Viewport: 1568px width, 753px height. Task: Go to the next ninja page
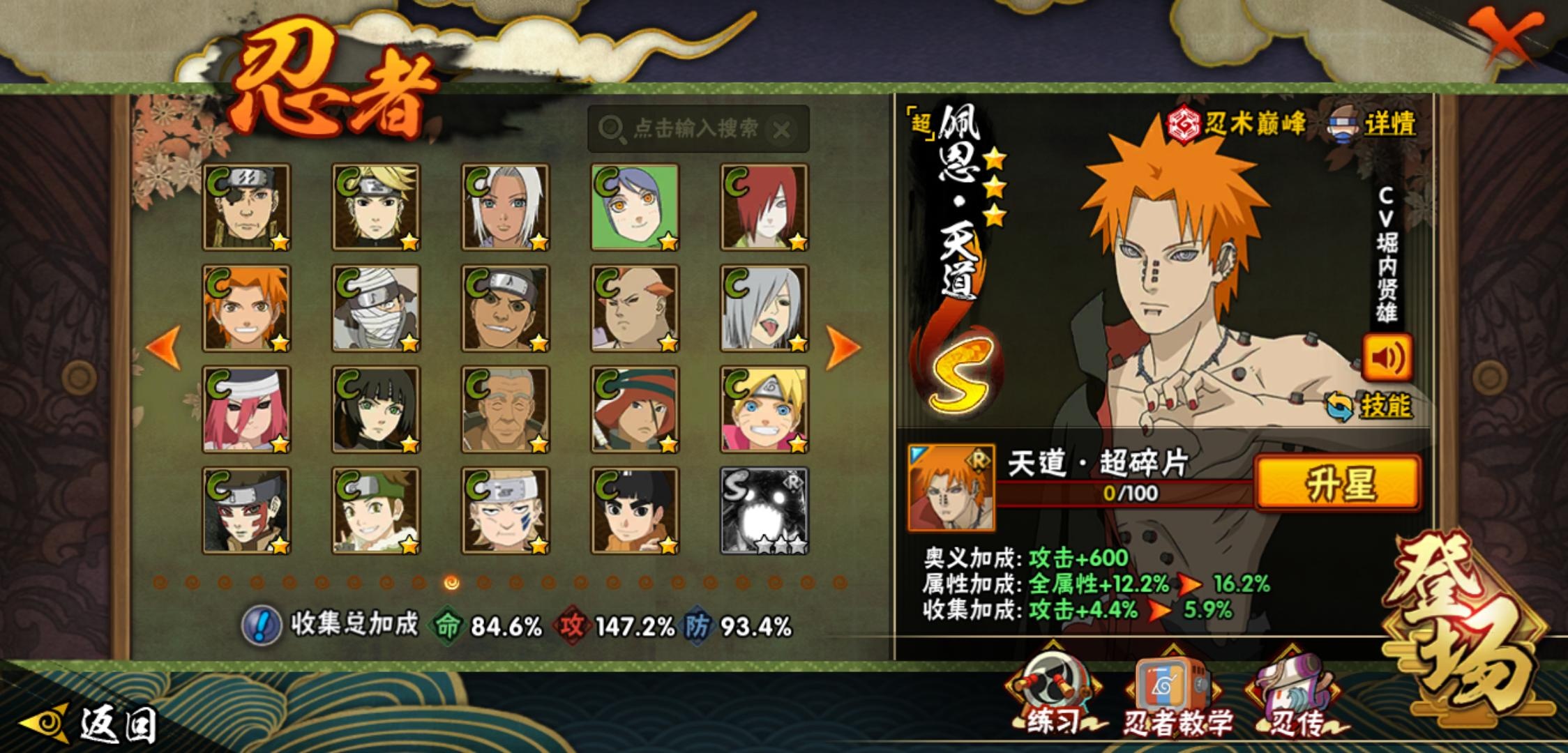[843, 347]
